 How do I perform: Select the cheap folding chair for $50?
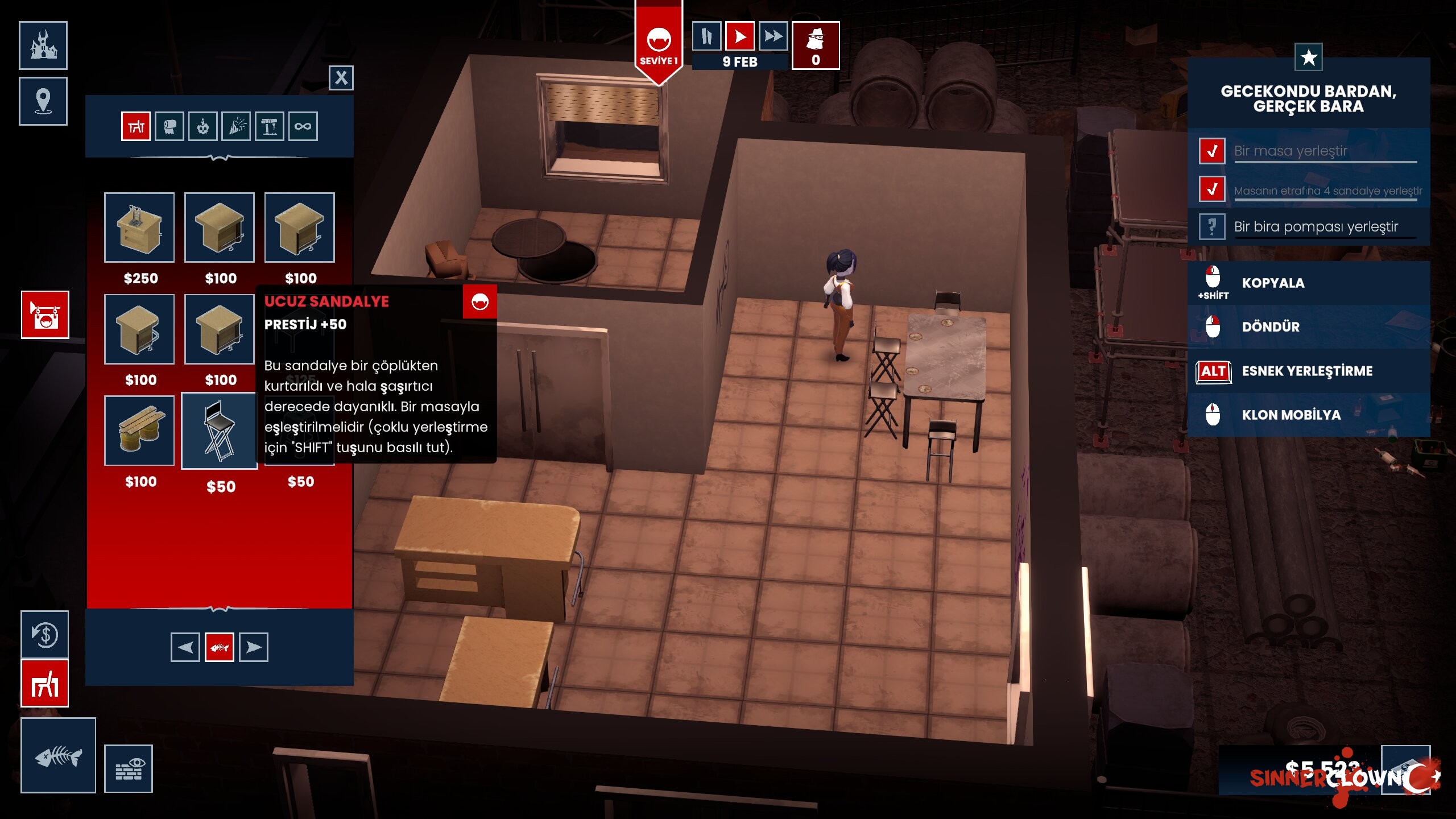220,431
